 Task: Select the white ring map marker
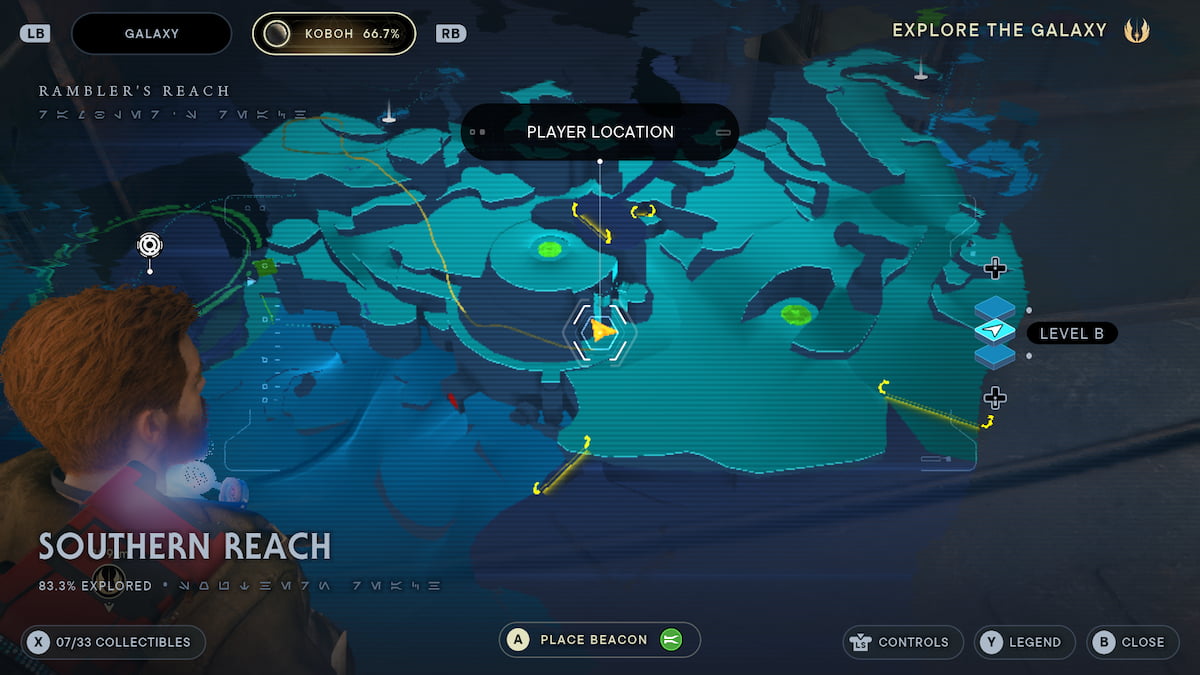tap(150, 244)
